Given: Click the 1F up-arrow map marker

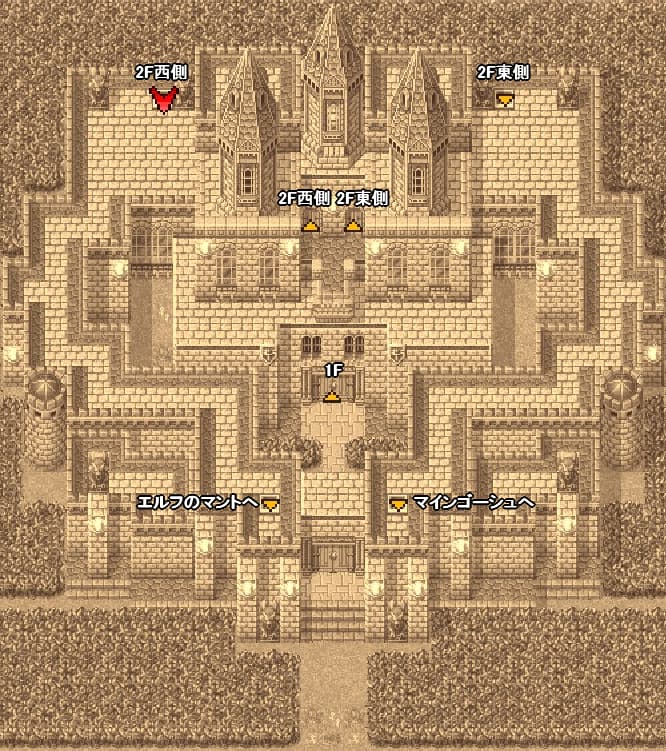Looking at the screenshot, I should (x=331, y=396).
